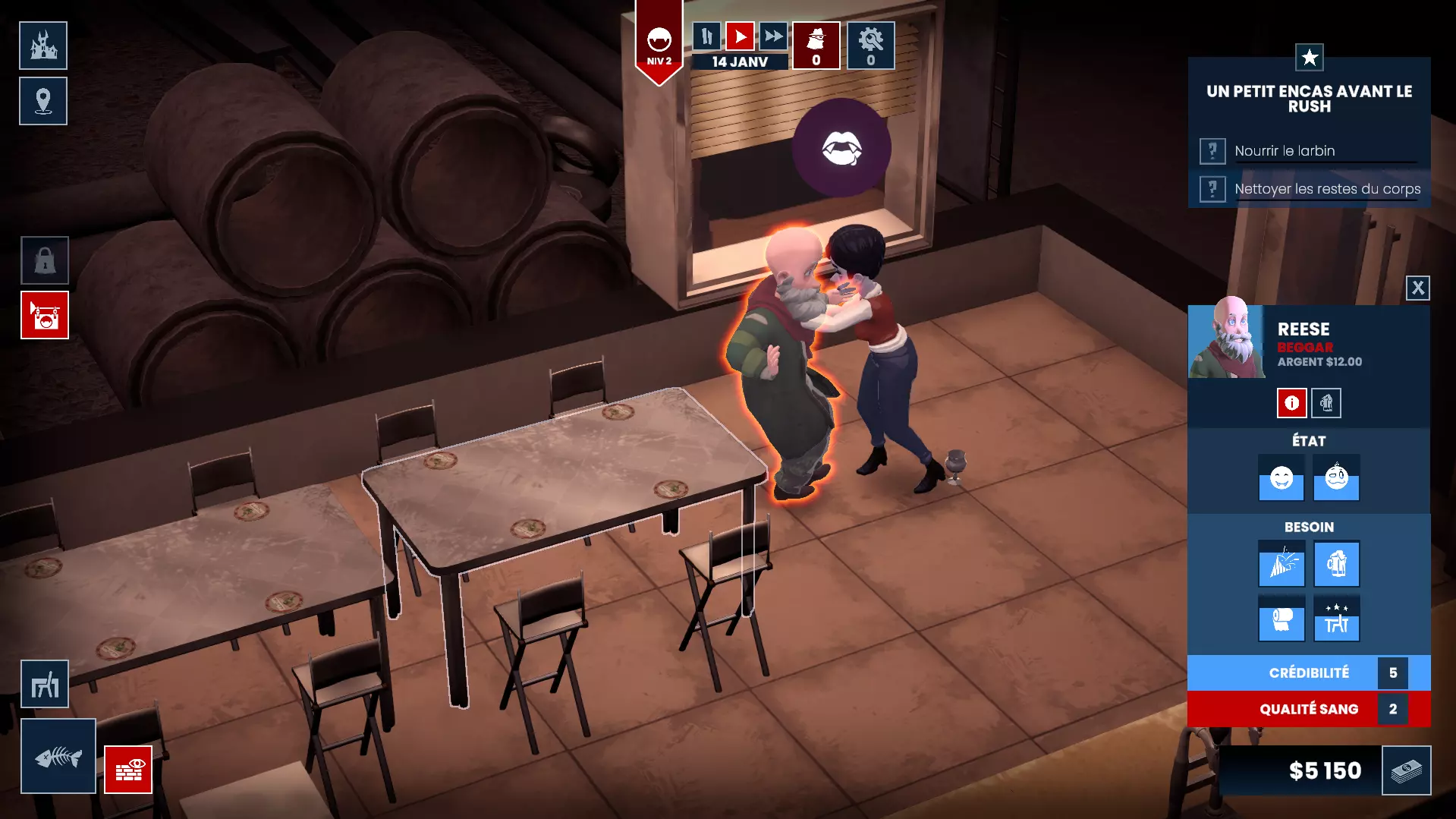Pause the game time
The height and width of the screenshot is (819, 1456).
[x=706, y=36]
